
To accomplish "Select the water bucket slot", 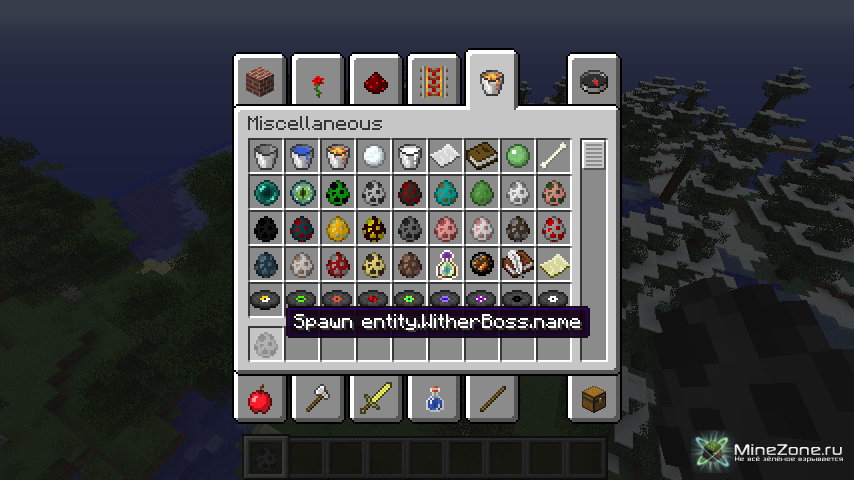I will [x=301, y=156].
